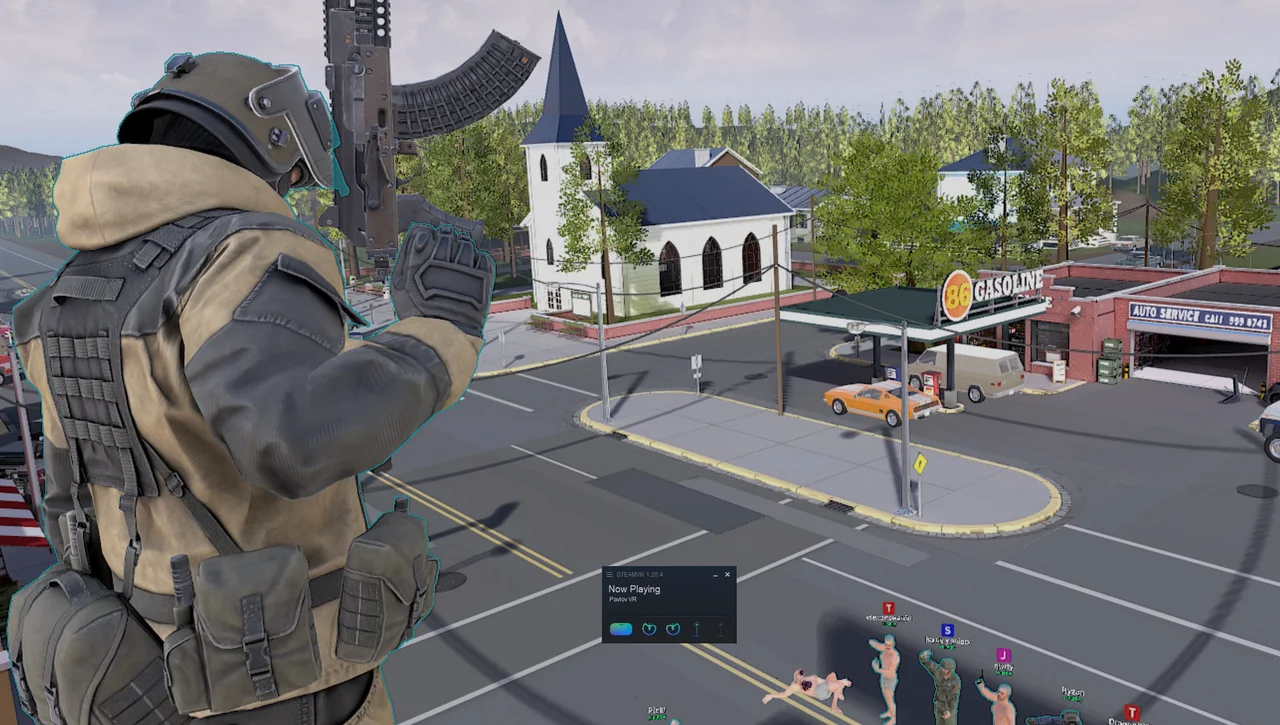The height and width of the screenshot is (725, 1280).
Task: Close the SteamVR status window
Action: point(727,574)
